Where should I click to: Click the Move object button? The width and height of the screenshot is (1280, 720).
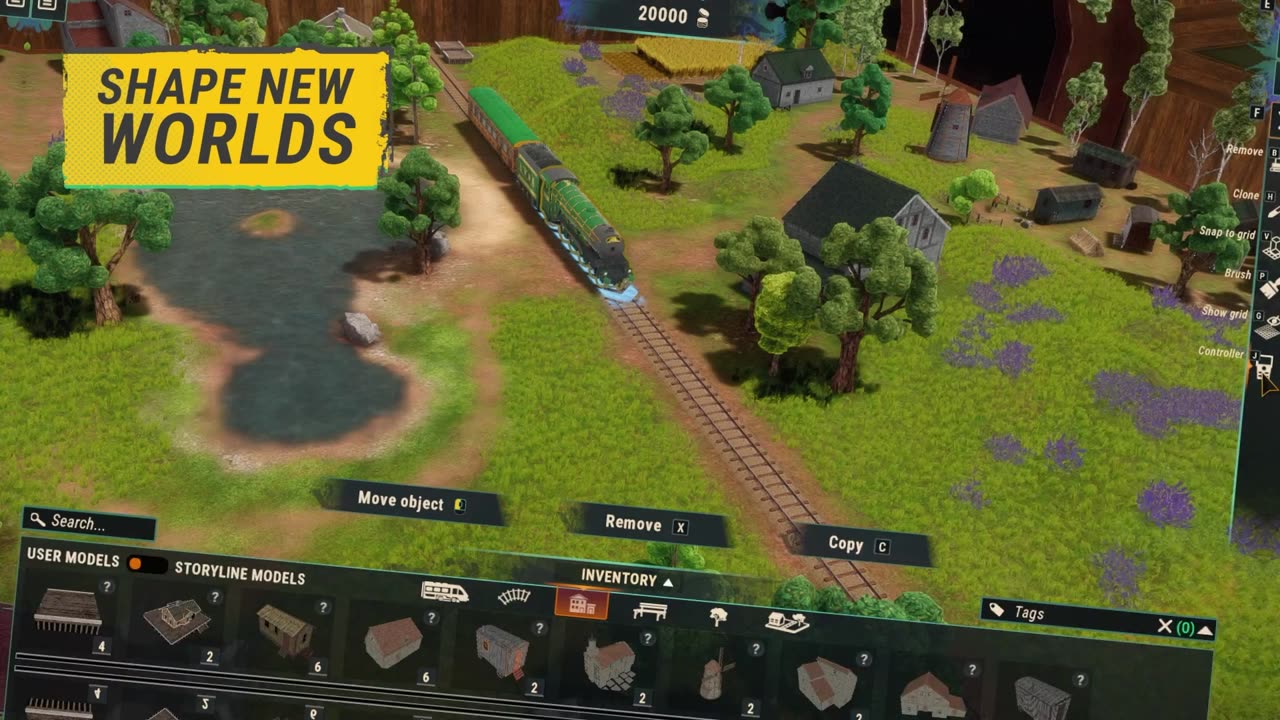[x=411, y=502]
